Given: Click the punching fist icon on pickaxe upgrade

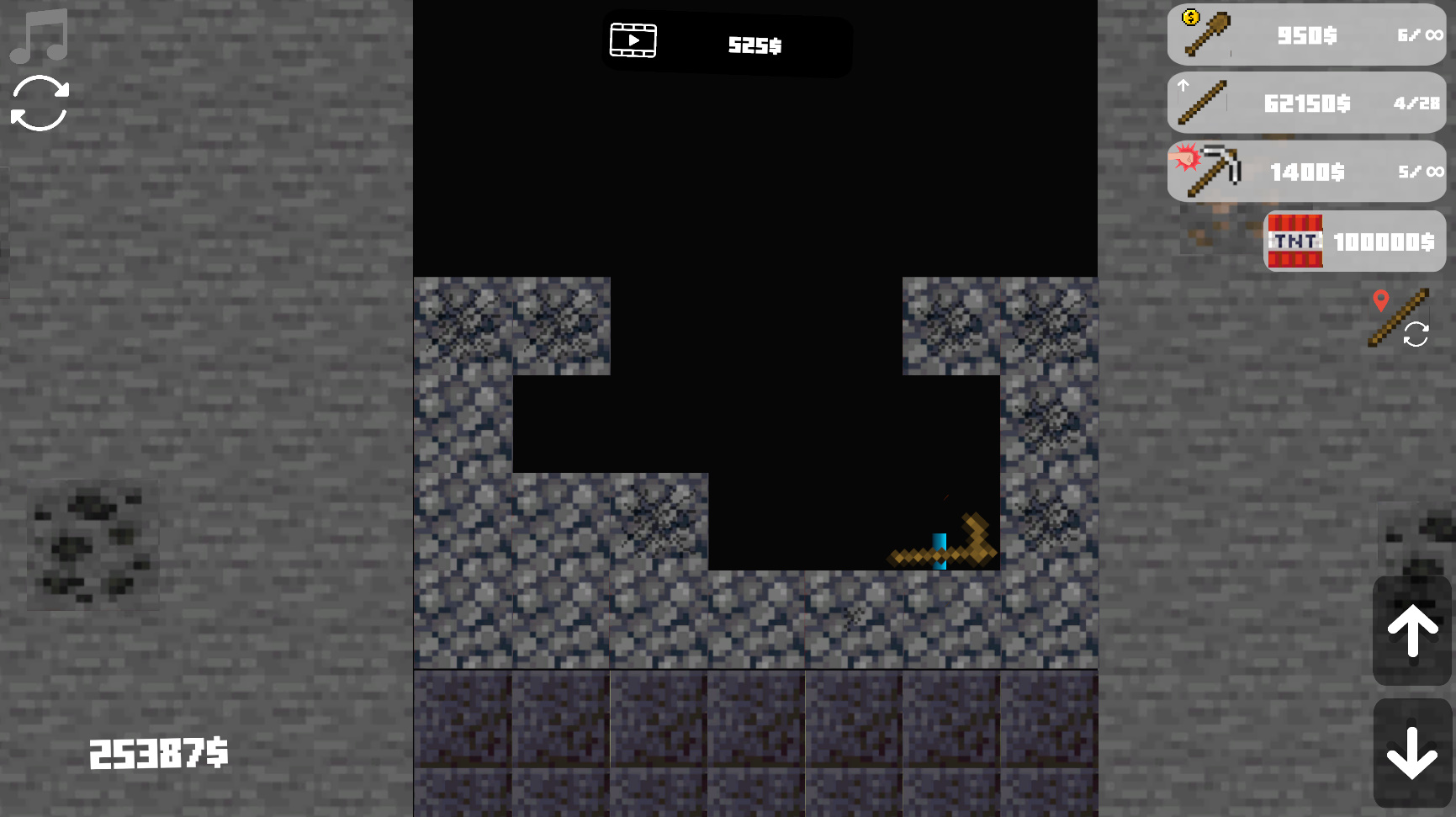Looking at the screenshot, I should pos(1186,159).
